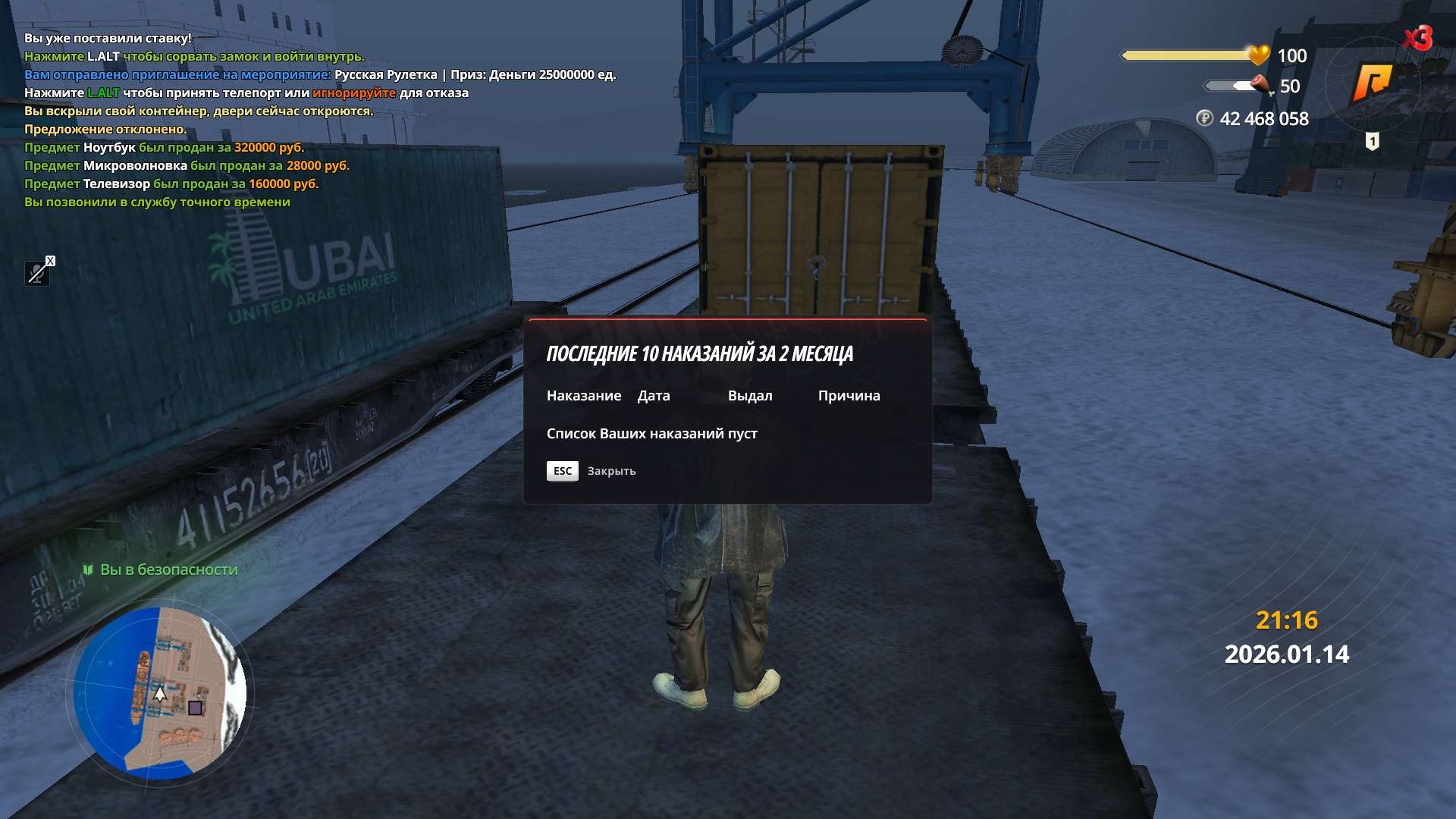Select the square marker on the minimap
This screenshot has width=1456, height=819.
pyautogui.click(x=195, y=708)
